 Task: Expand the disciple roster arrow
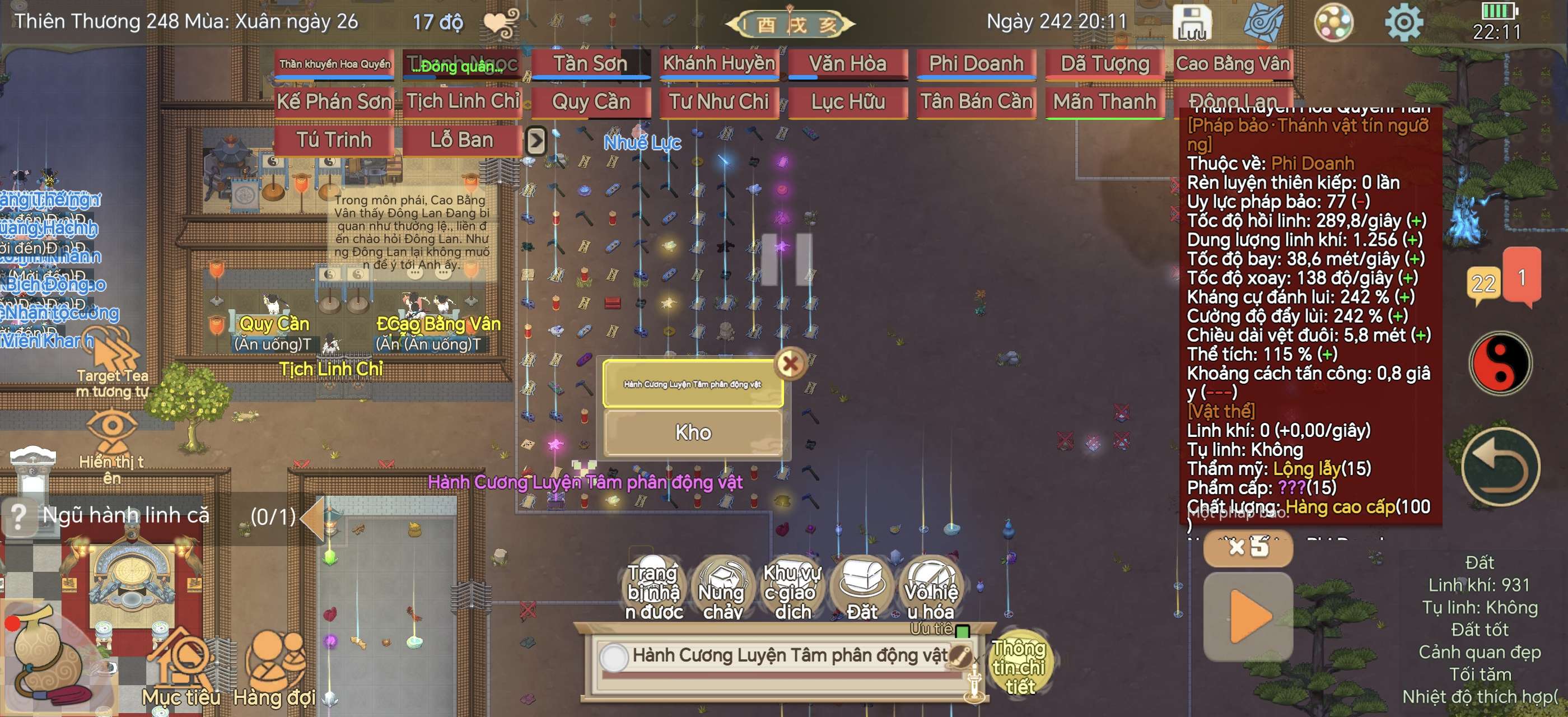tap(536, 141)
